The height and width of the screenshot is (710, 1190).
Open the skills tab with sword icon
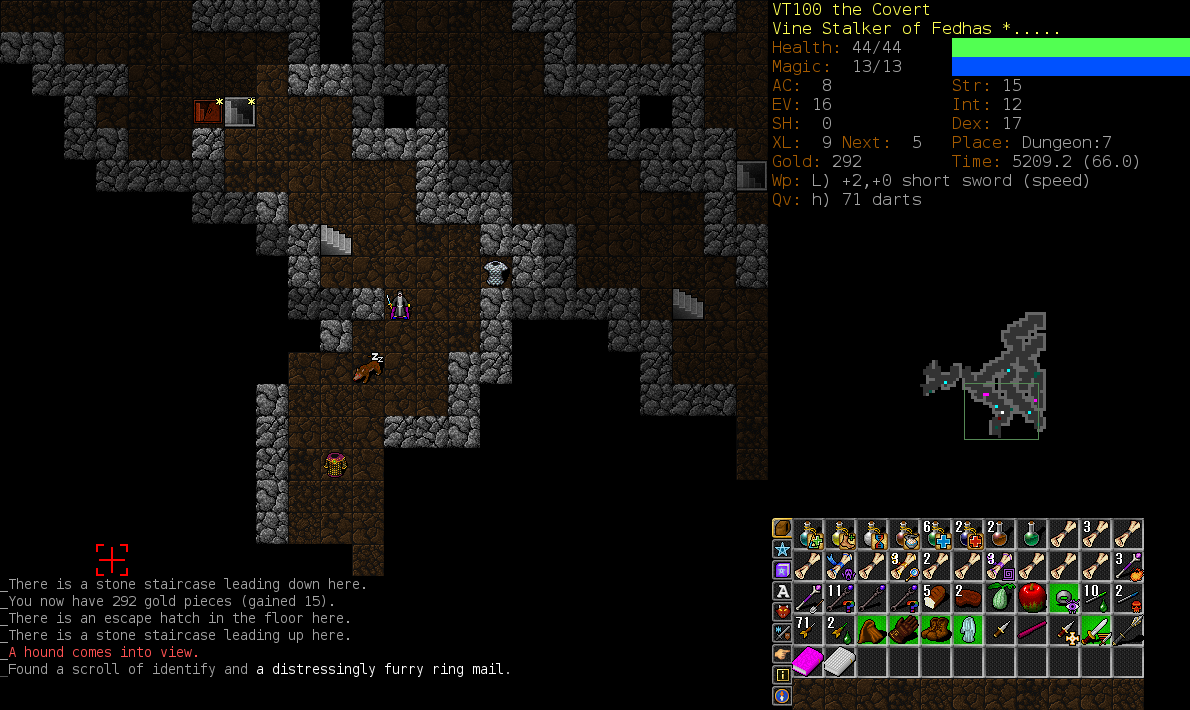coord(781,633)
